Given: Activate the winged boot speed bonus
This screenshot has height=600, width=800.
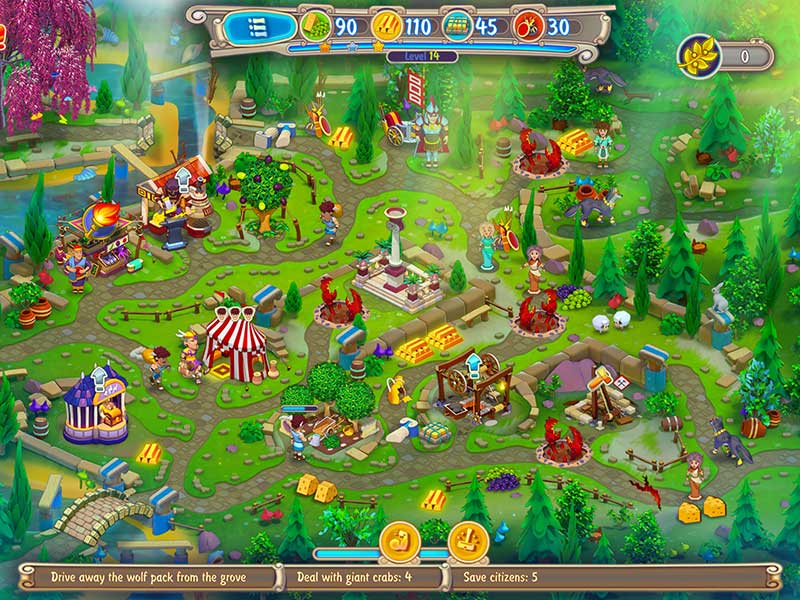Looking at the screenshot, I should (x=398, y=541).
